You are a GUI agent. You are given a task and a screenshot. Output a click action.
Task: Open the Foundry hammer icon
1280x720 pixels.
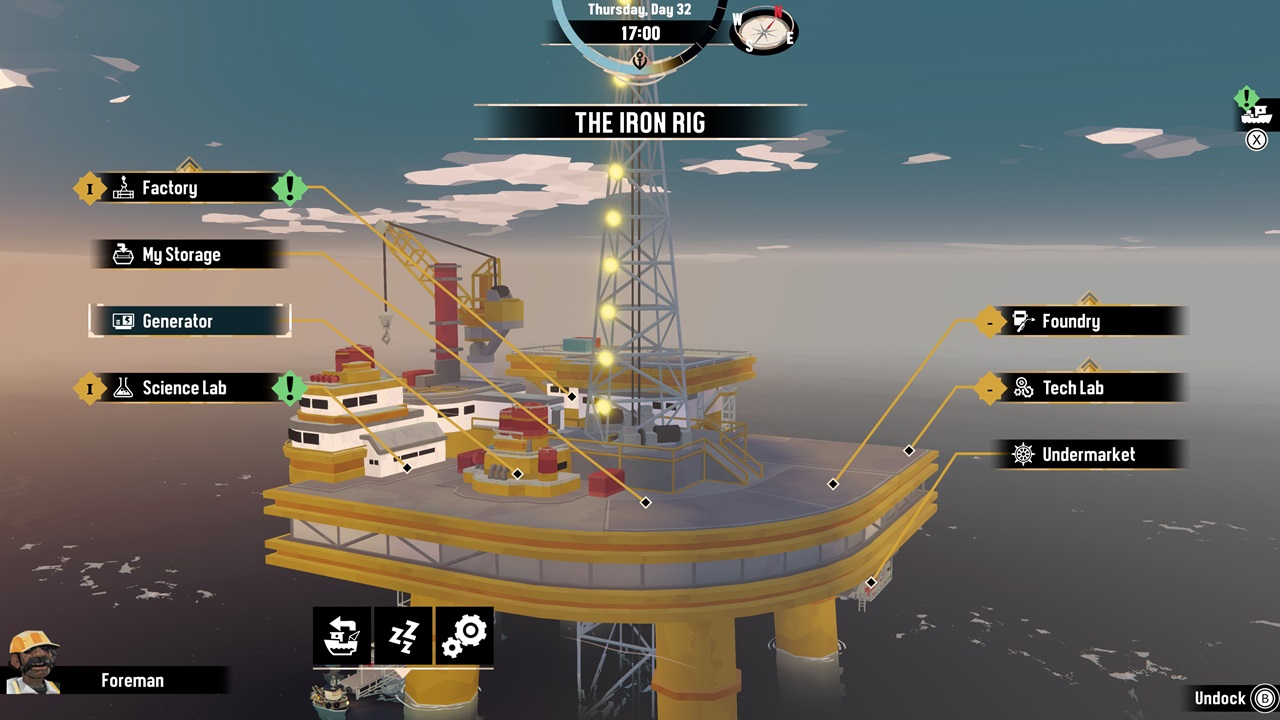[1022, 321]
